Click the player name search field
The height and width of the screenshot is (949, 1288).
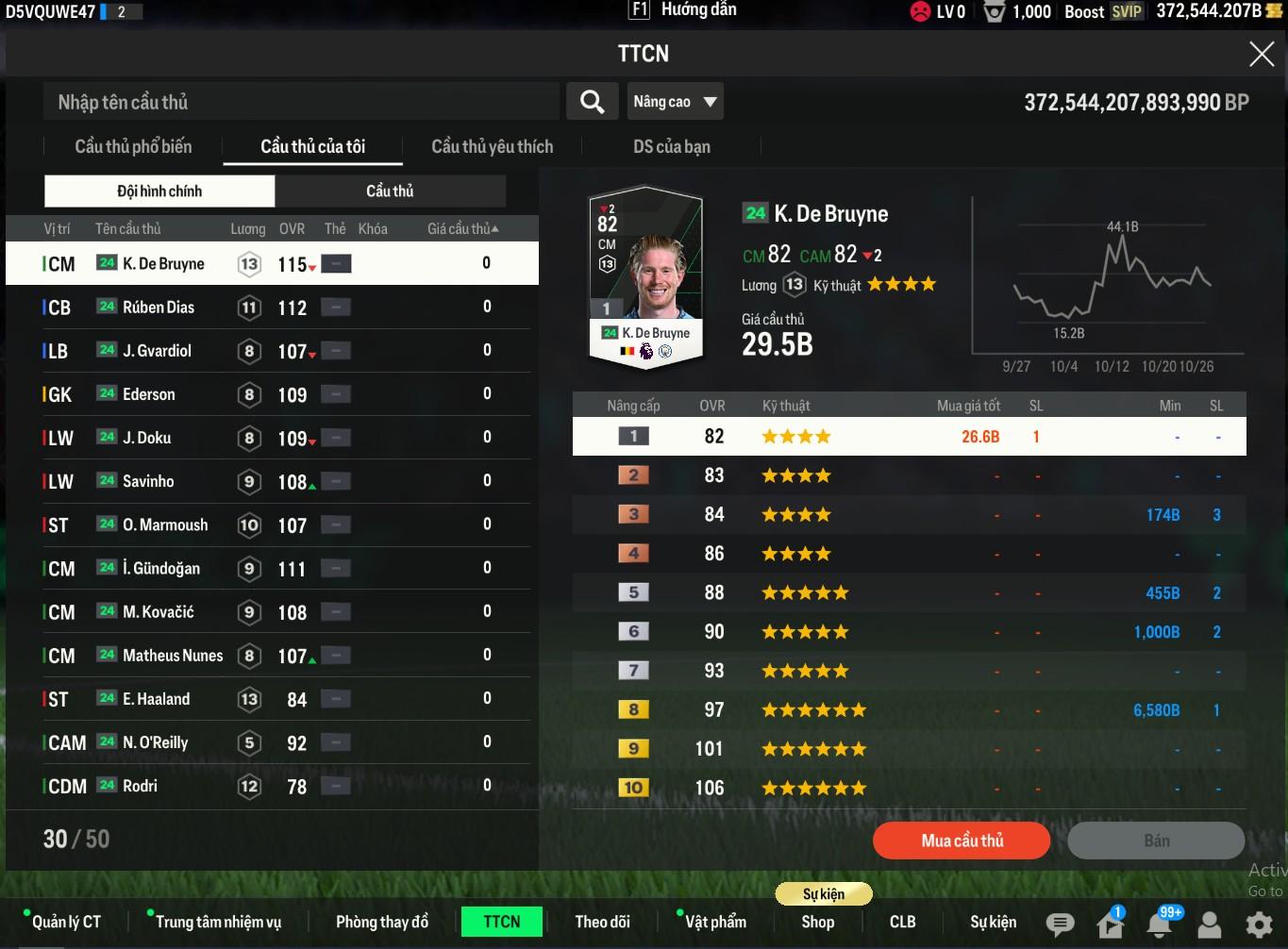(x=302, y=102)
